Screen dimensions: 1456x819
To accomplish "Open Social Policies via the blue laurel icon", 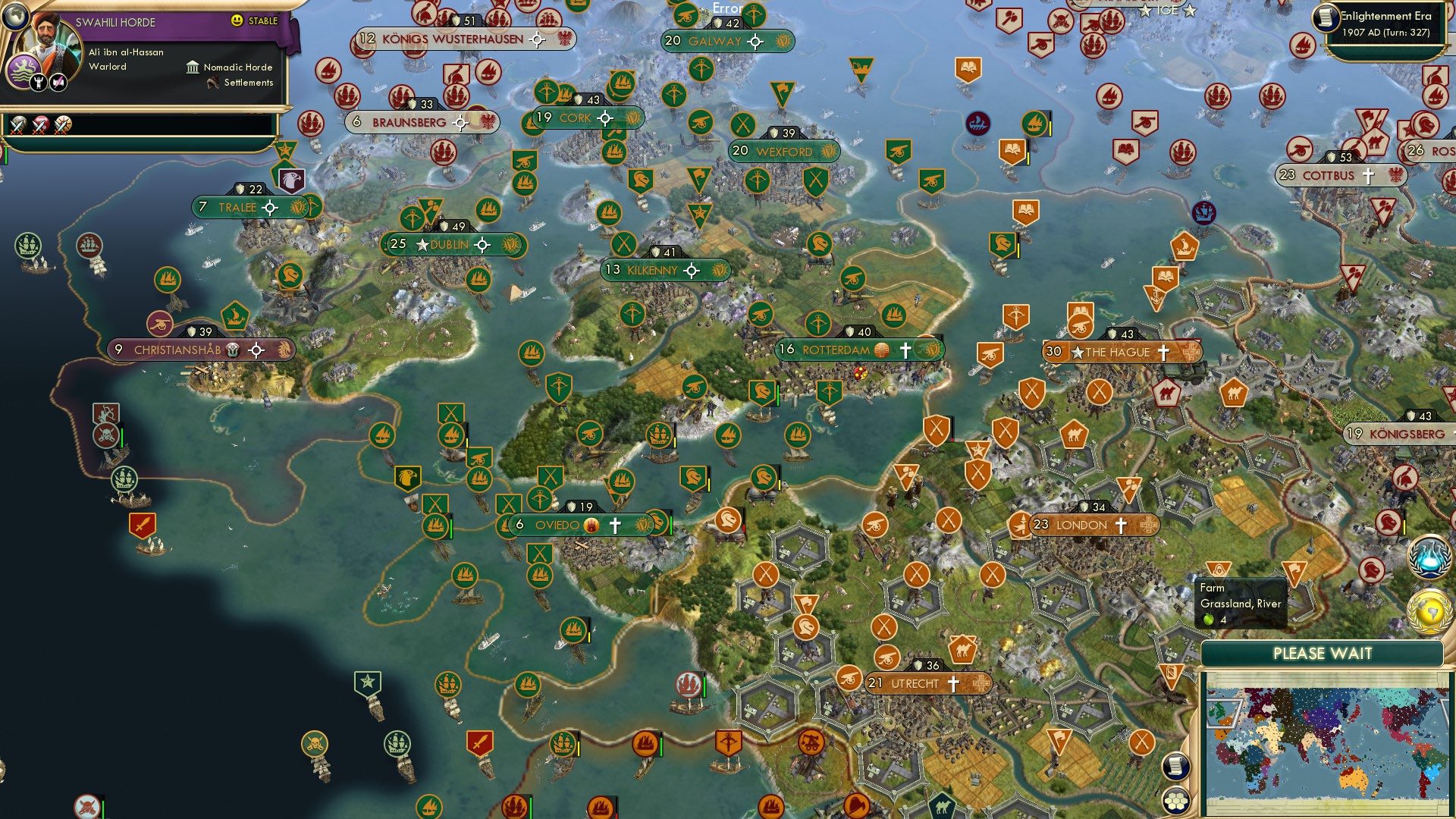I will pos(1428,557).
